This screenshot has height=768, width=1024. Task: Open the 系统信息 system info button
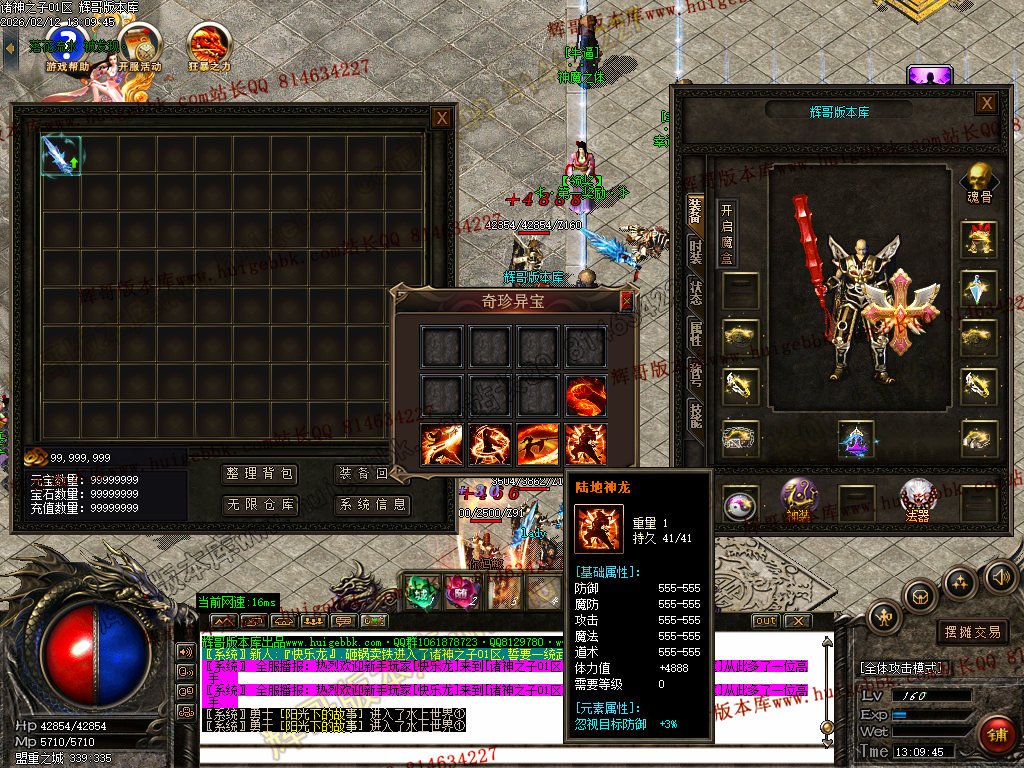372,505
